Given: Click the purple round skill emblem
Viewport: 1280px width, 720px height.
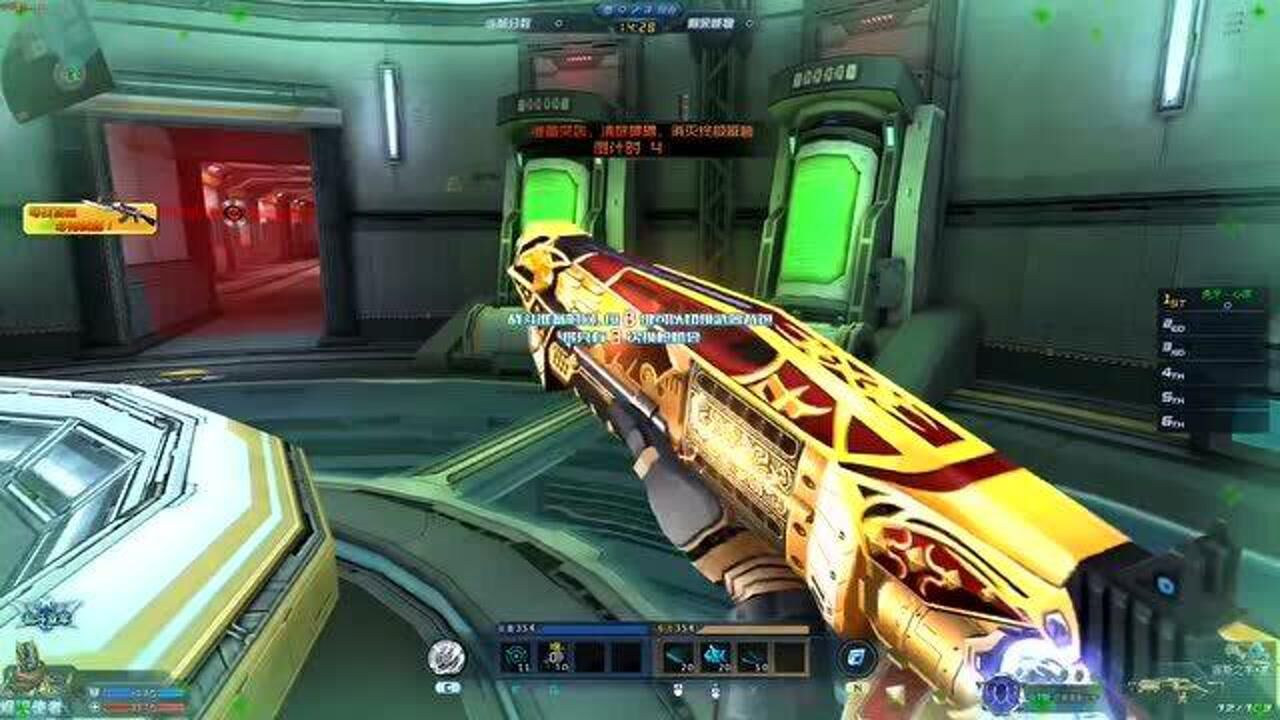Looking at the screenshot, I should (x=1000, y=690).
